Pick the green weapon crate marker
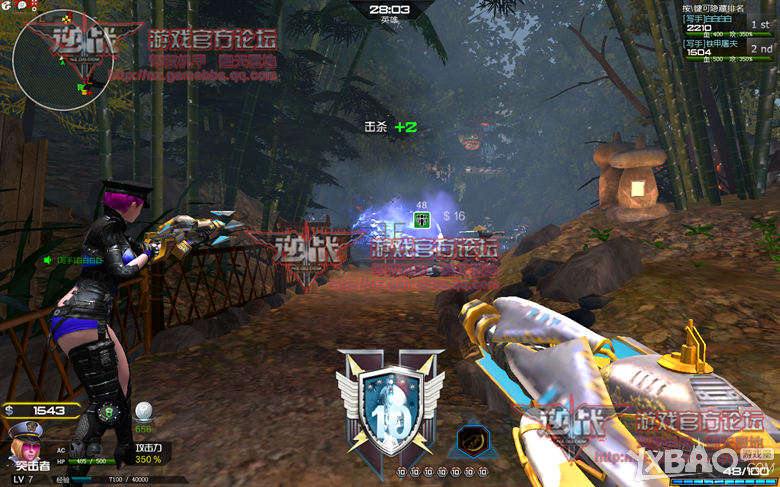This screenshot has width=780, height=487. tap(421, 219)
